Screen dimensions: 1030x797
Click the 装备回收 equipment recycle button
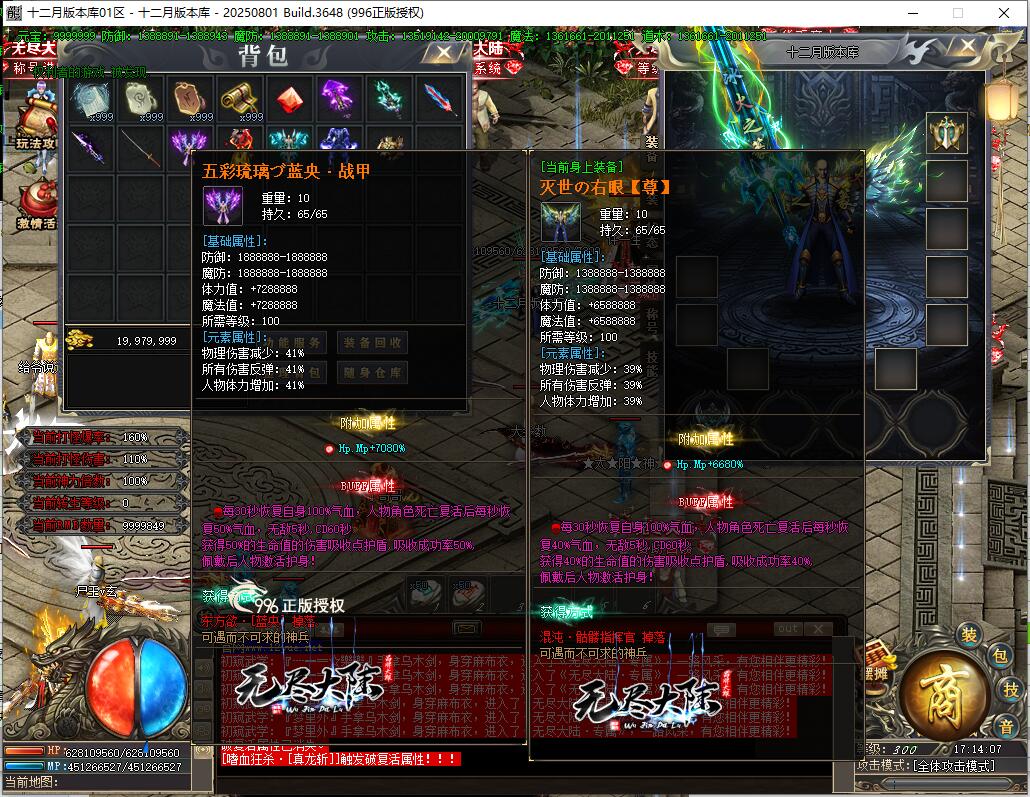(x=372, y=342)
